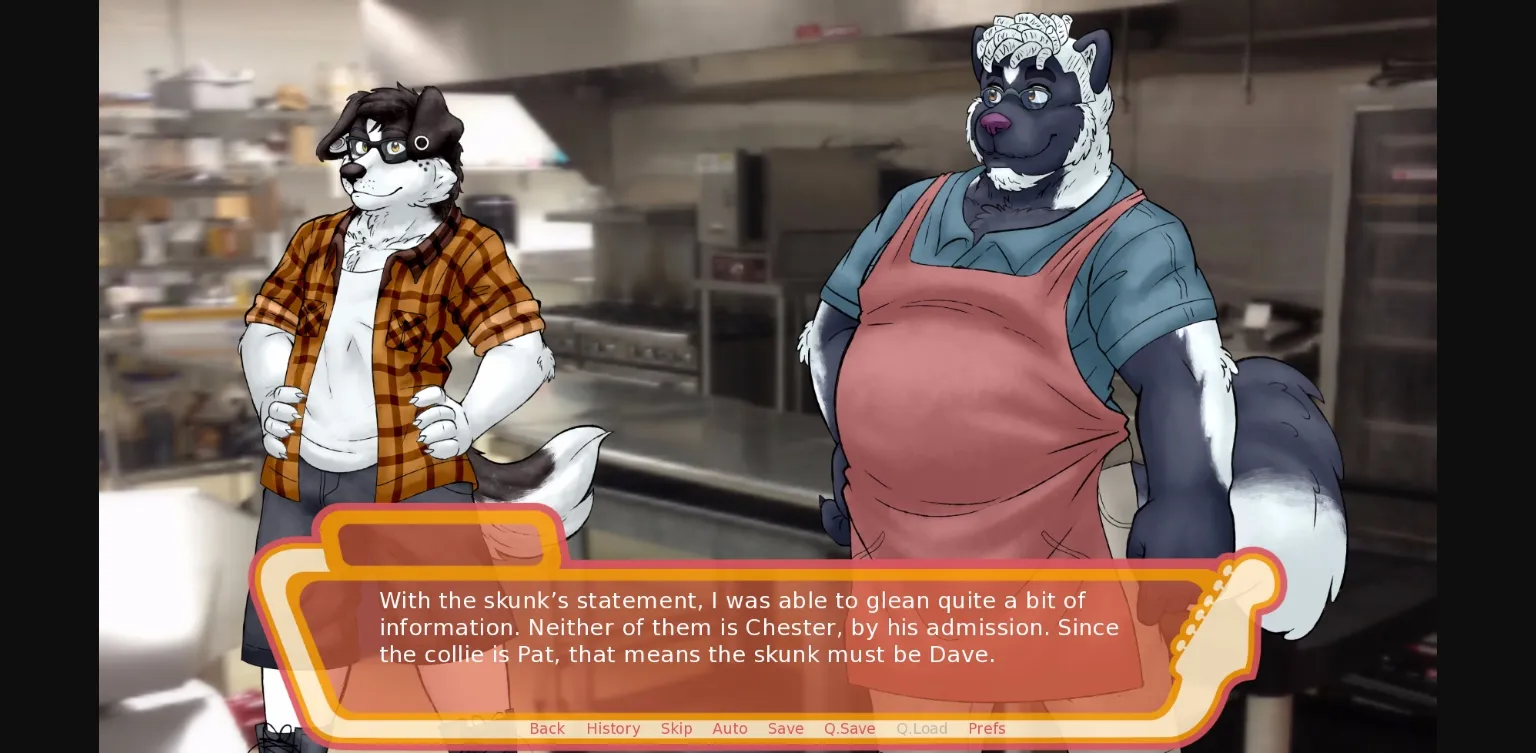Click Back to rewind the dialogue
Screen dimensions: 1536x753
pos(547,728)
